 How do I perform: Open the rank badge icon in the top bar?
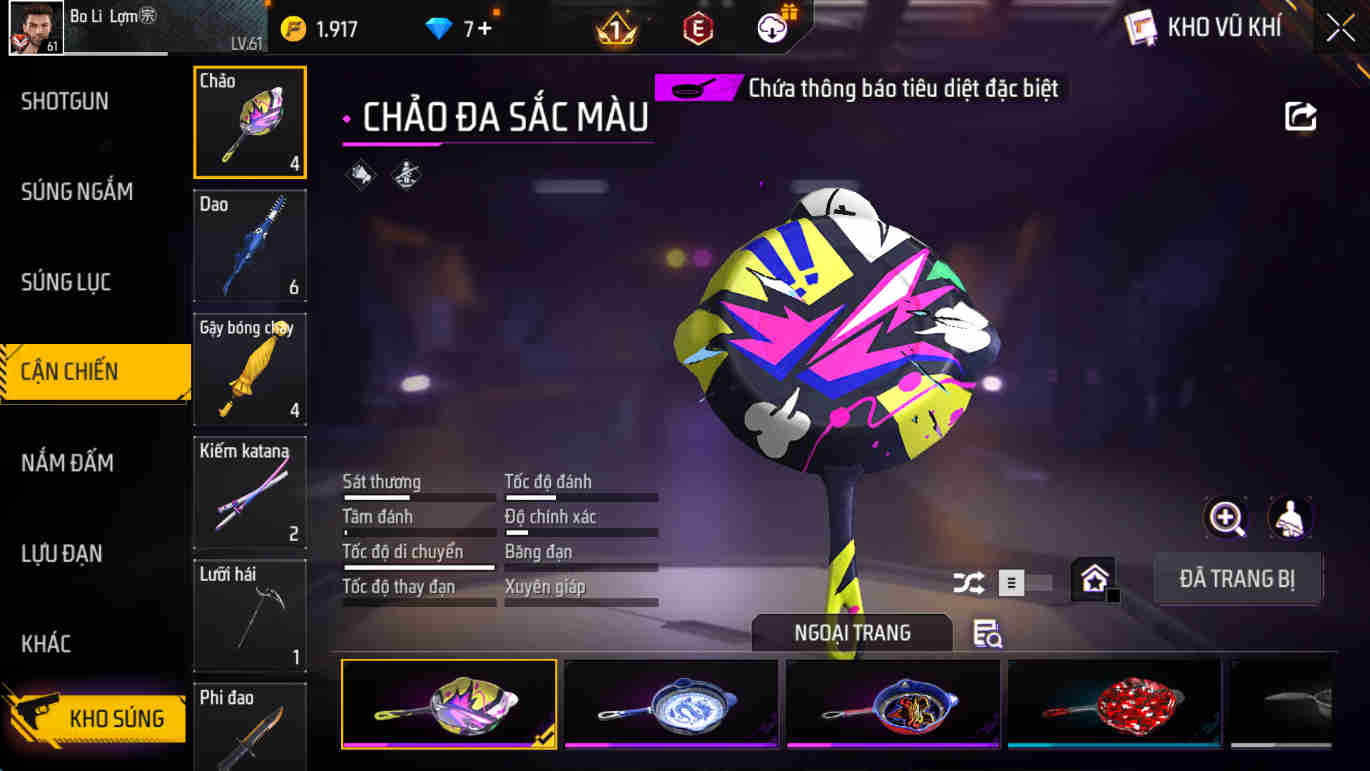(614, 27)
